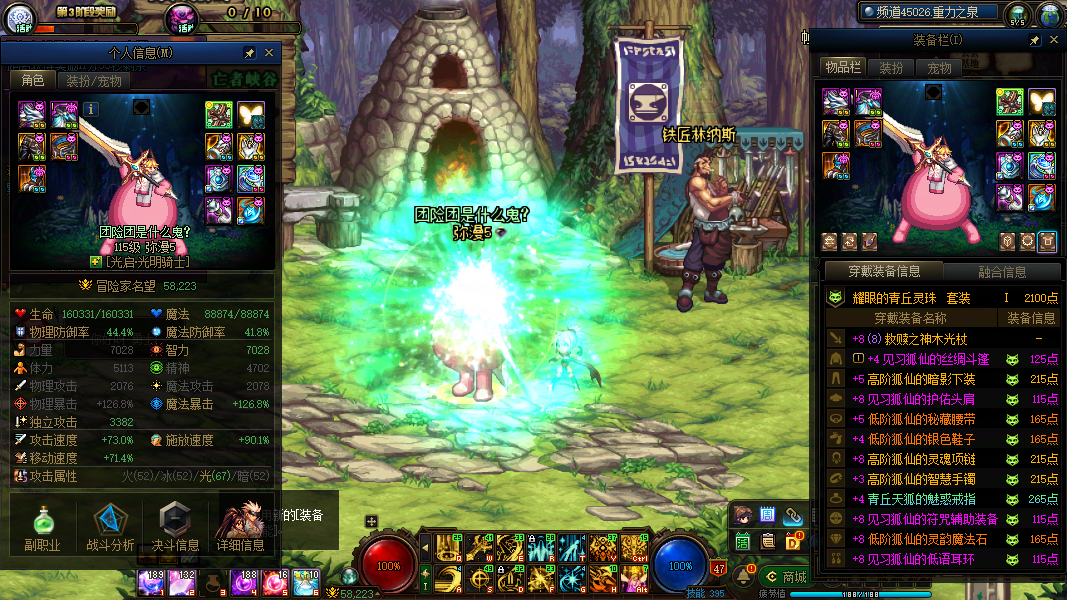View the 决斗信息 duel information
Viewport: 1067px width, 600px height.
click(175, 527)
